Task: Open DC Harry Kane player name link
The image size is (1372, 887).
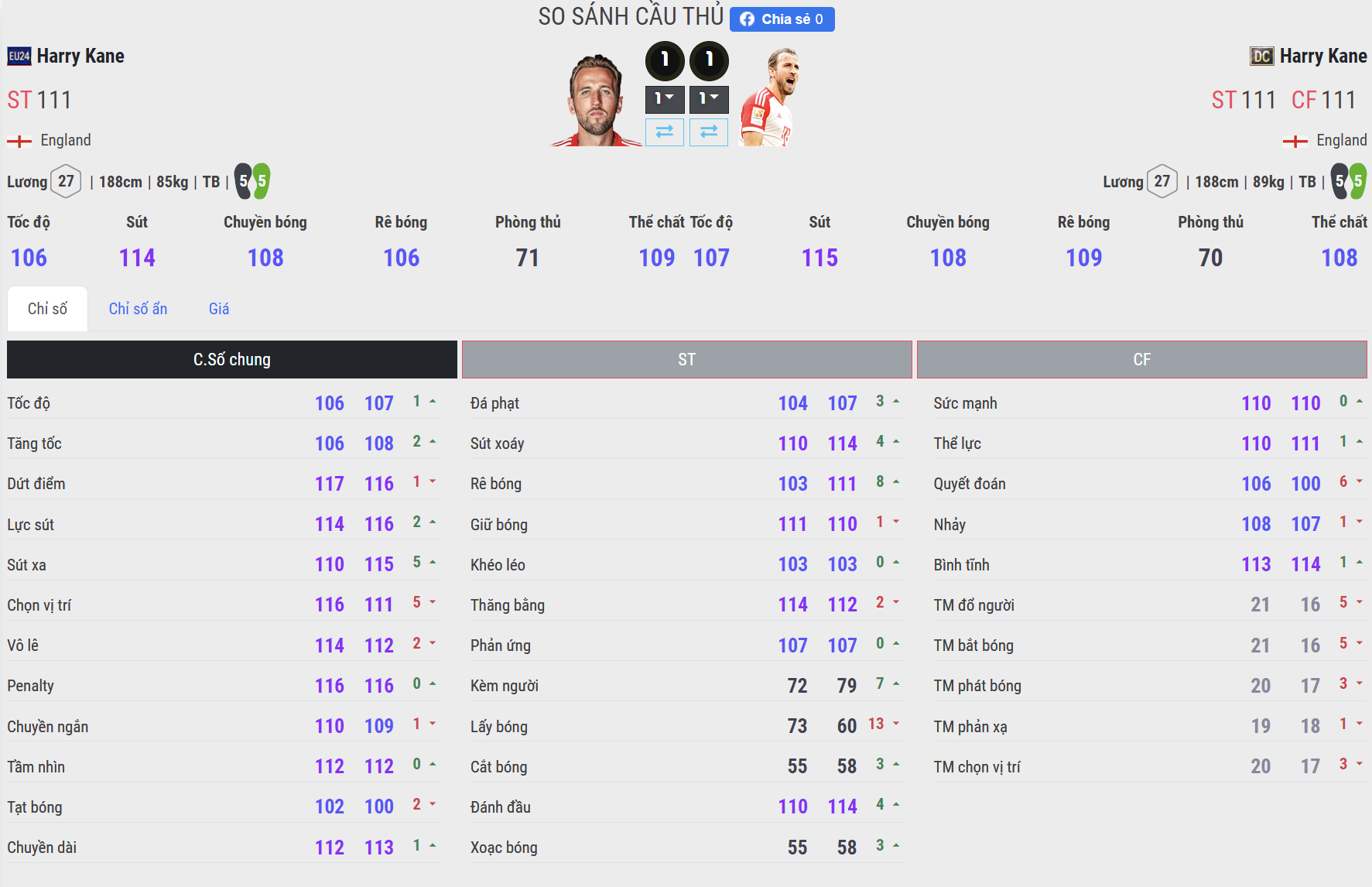Action: pyautogui.click(x=1322, y=57)
